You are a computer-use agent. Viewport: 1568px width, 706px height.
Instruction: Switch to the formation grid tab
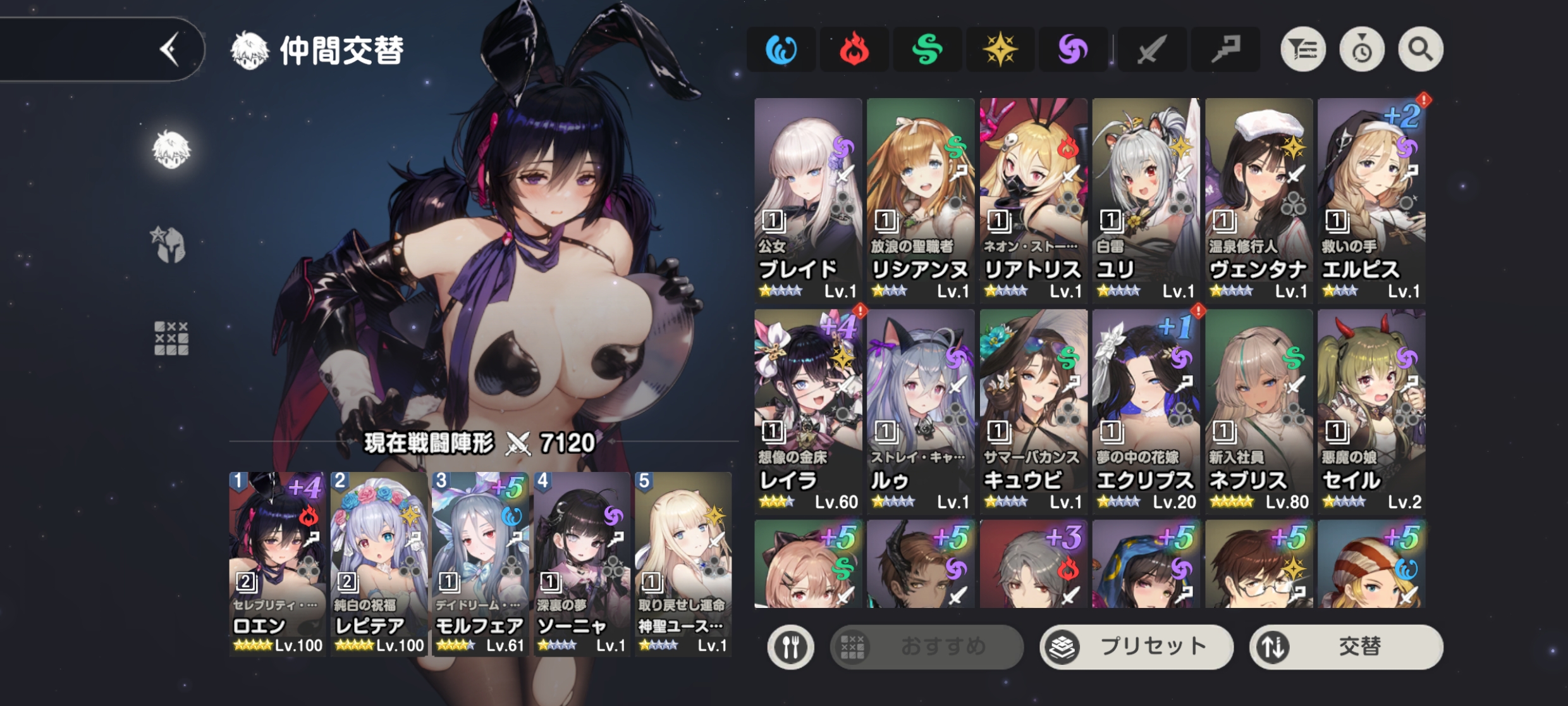click(171, 338)
